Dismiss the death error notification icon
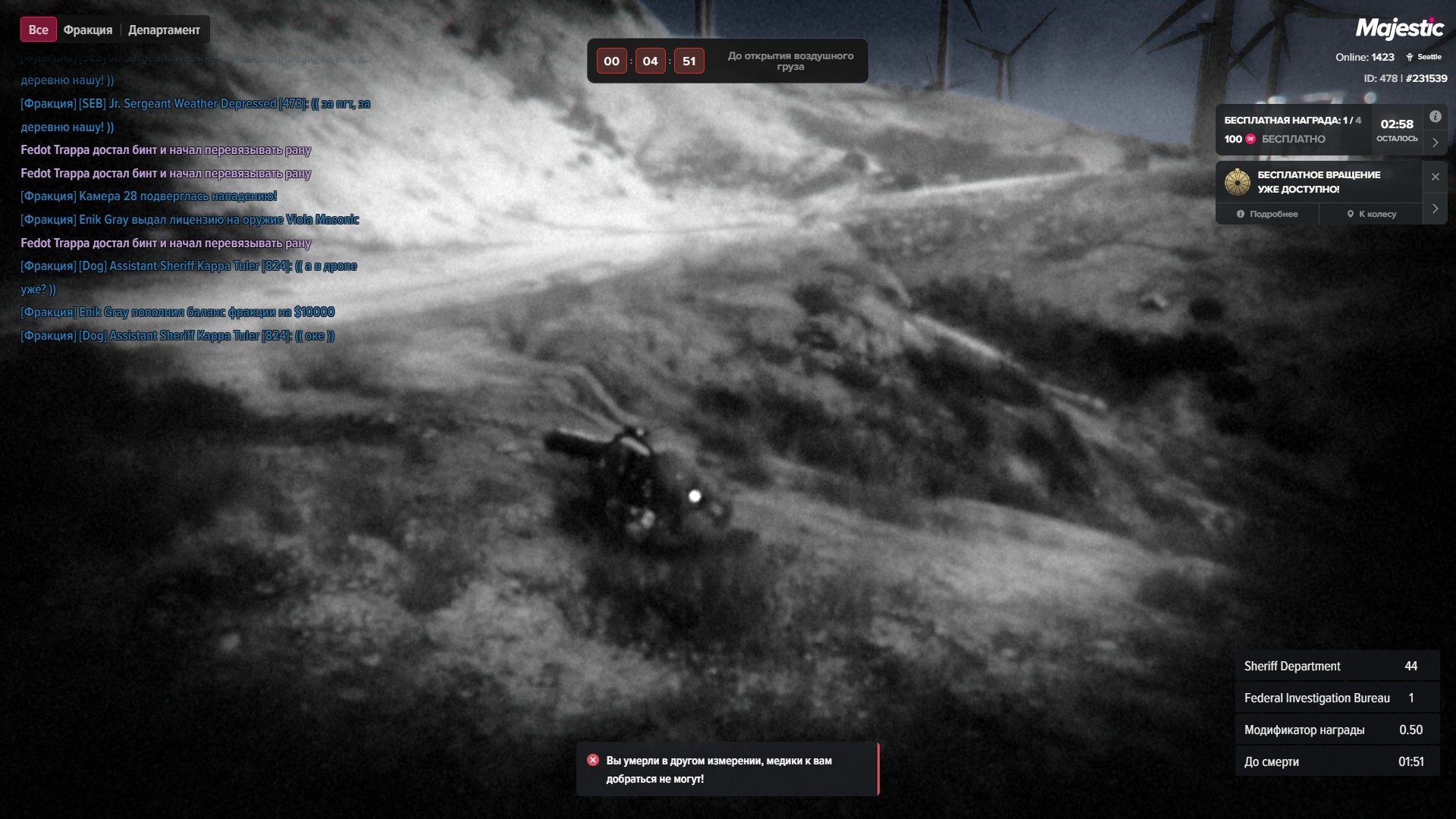Image resolution: width=1456 pixels, height=819 pixels. point(593,760)
